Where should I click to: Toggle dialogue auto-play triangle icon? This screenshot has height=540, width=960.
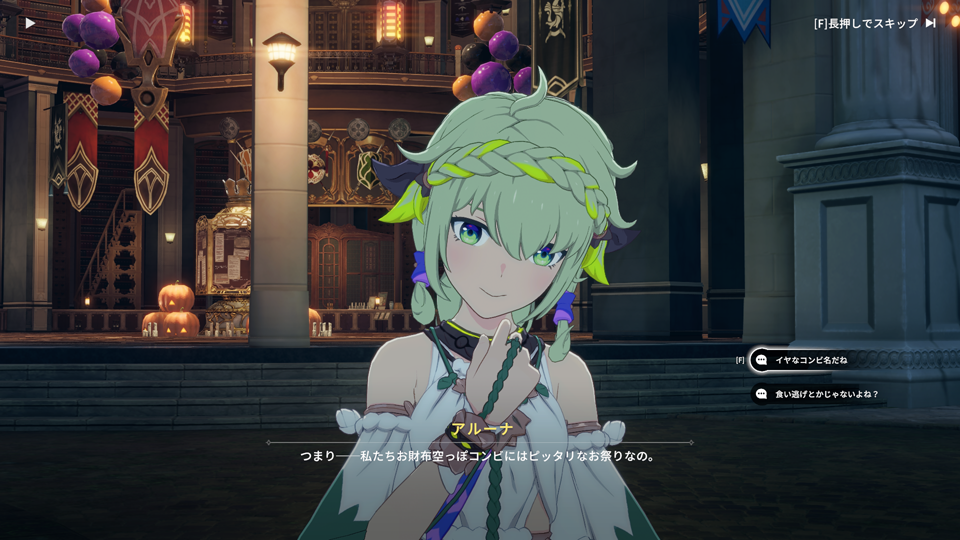click(x=30, y=23)
